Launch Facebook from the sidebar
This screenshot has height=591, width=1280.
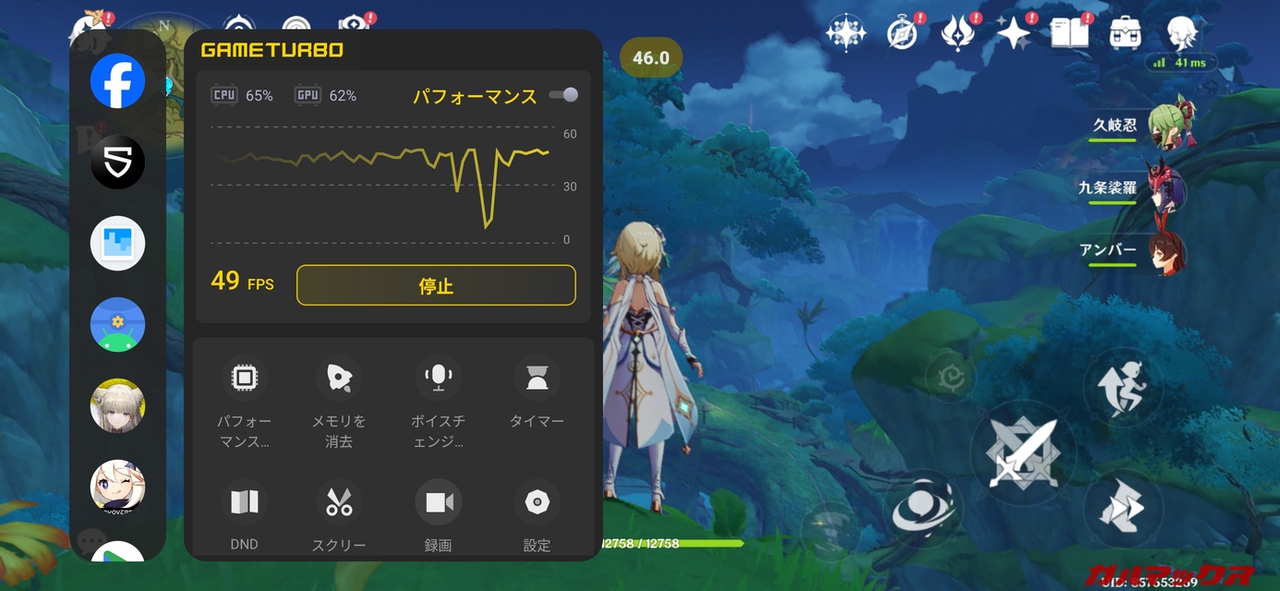[x=118, y=81]
